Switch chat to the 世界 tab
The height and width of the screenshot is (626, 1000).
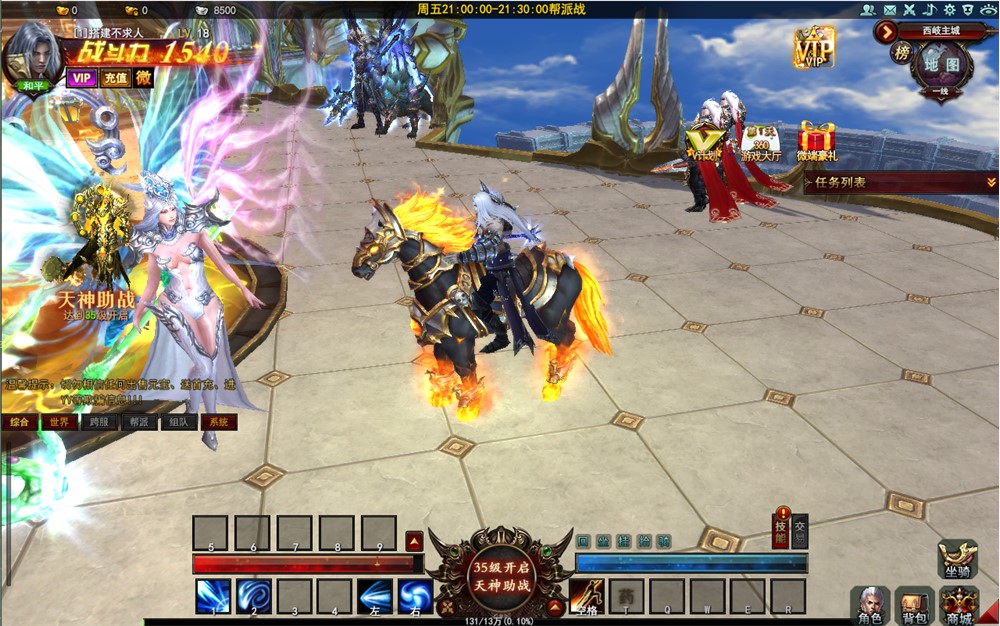(58, 422)
